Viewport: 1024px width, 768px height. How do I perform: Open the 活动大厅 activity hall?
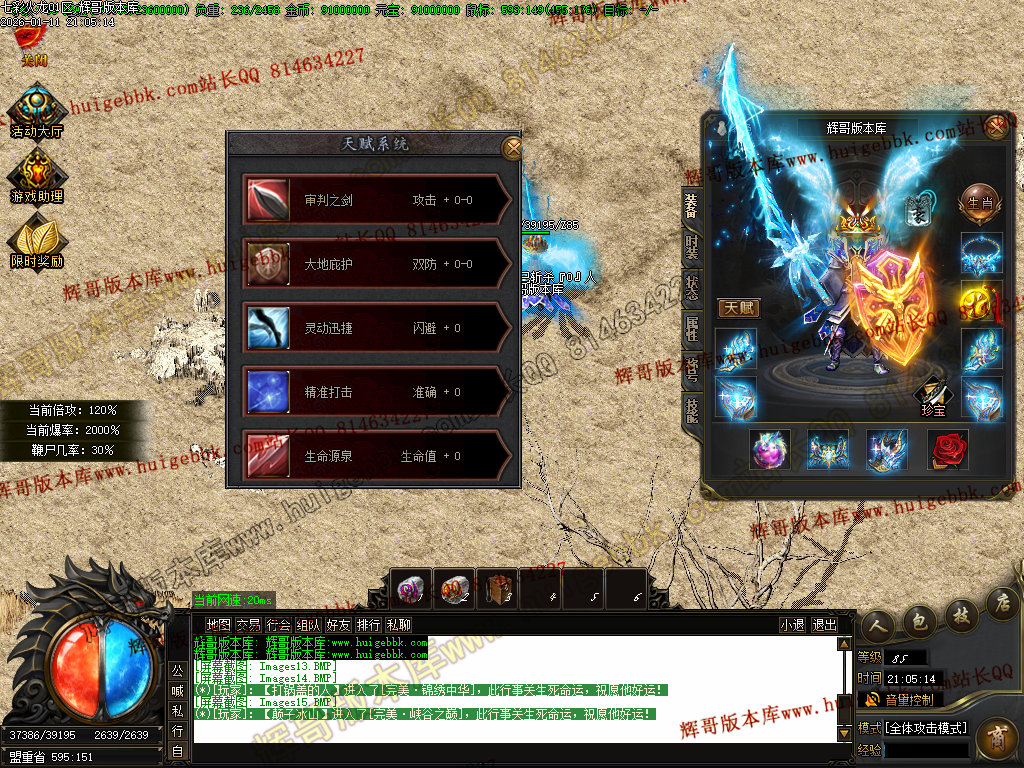36,109
